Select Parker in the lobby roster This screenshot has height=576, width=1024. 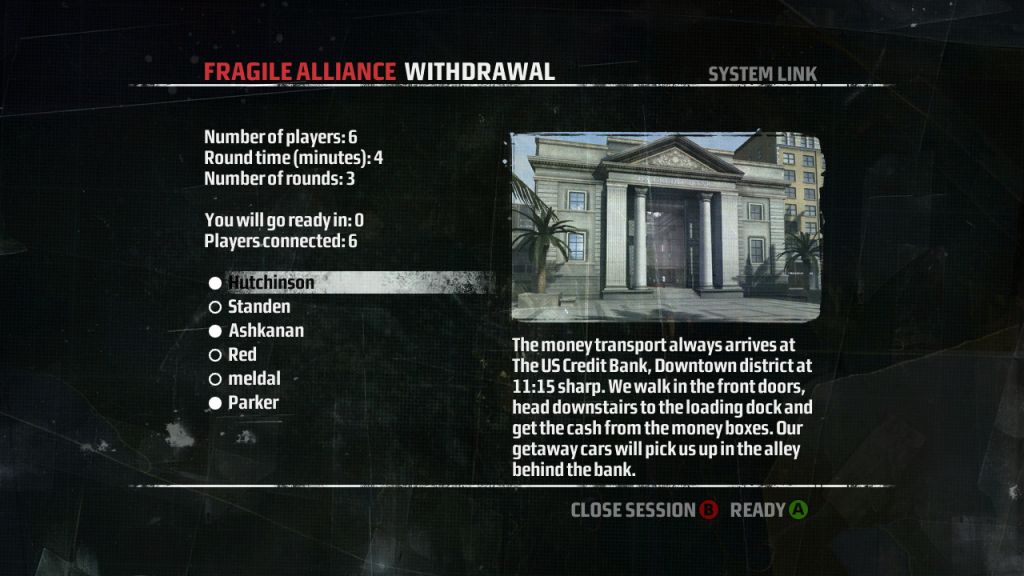(253, 403)
